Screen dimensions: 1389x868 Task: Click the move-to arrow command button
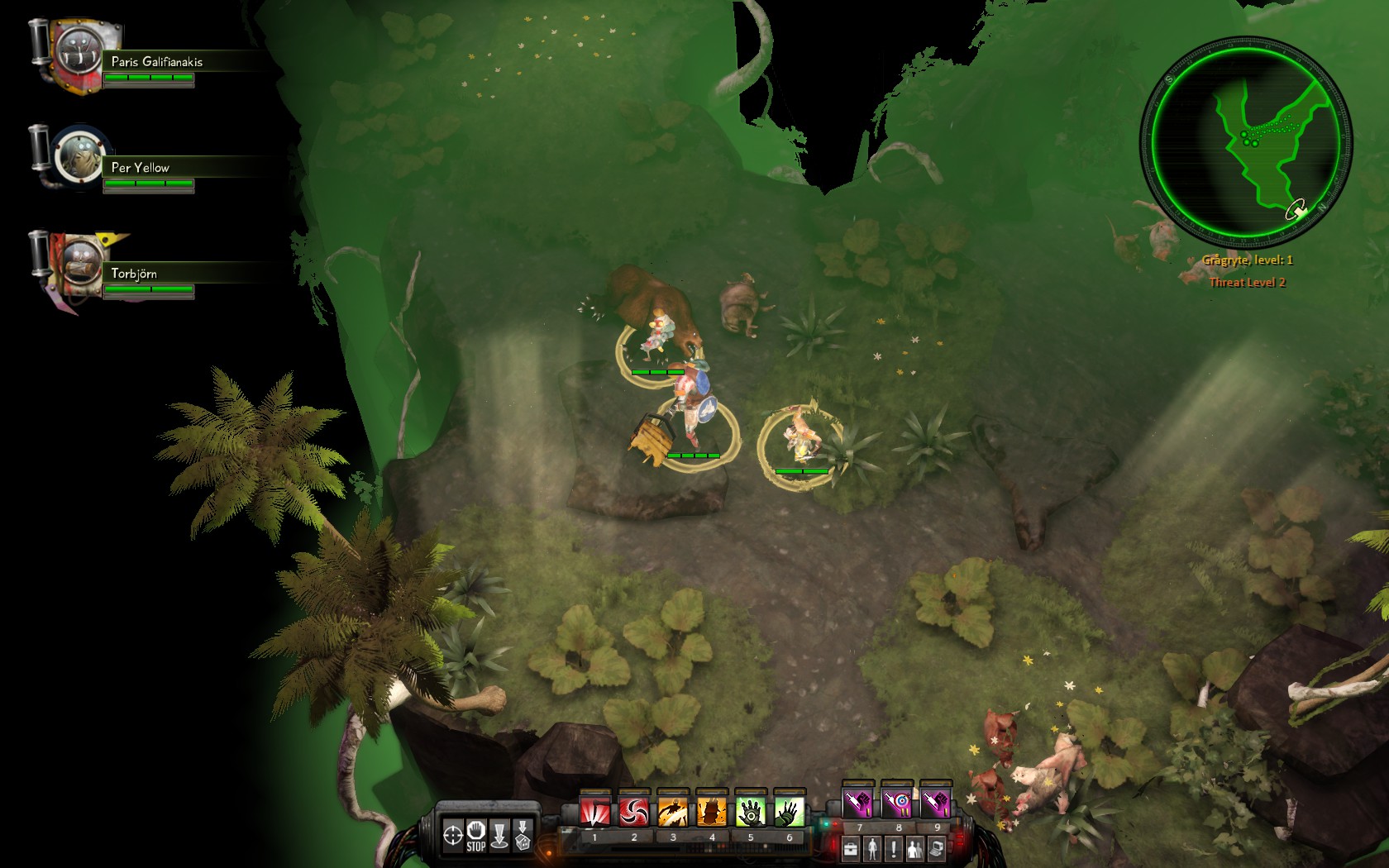tap(499, 835)
